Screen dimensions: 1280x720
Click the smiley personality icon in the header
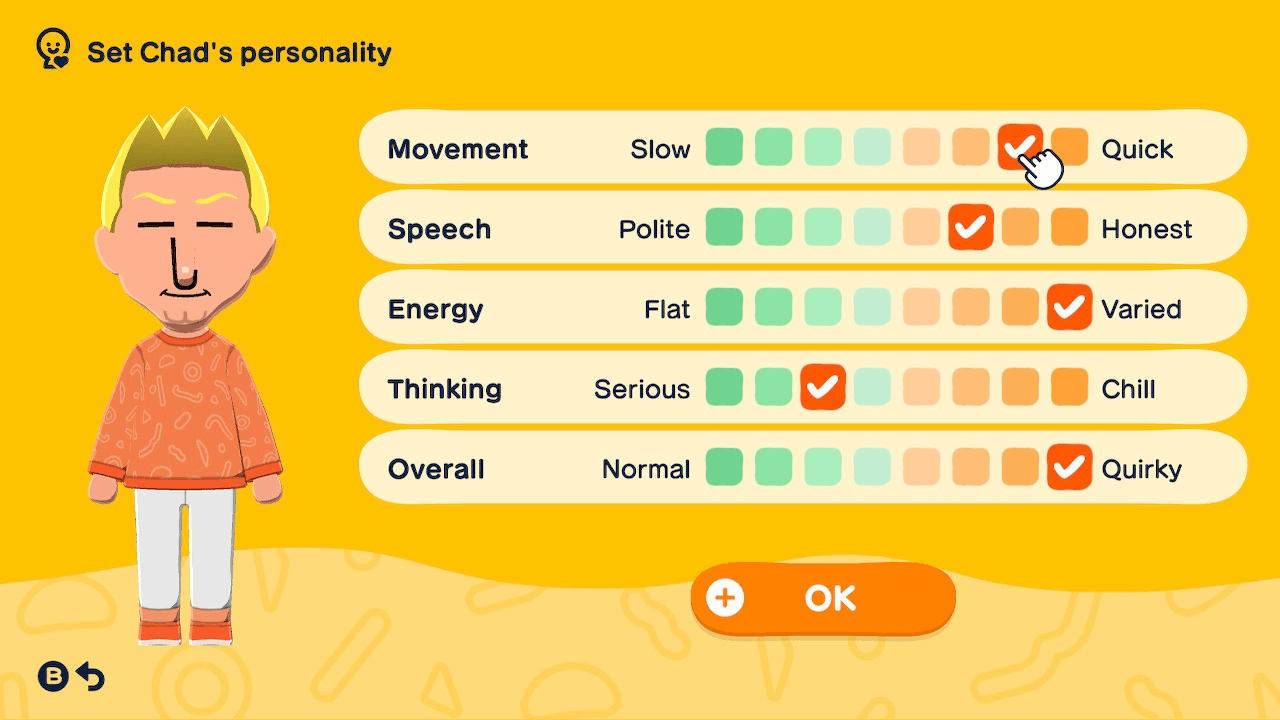tap(51, 47)
